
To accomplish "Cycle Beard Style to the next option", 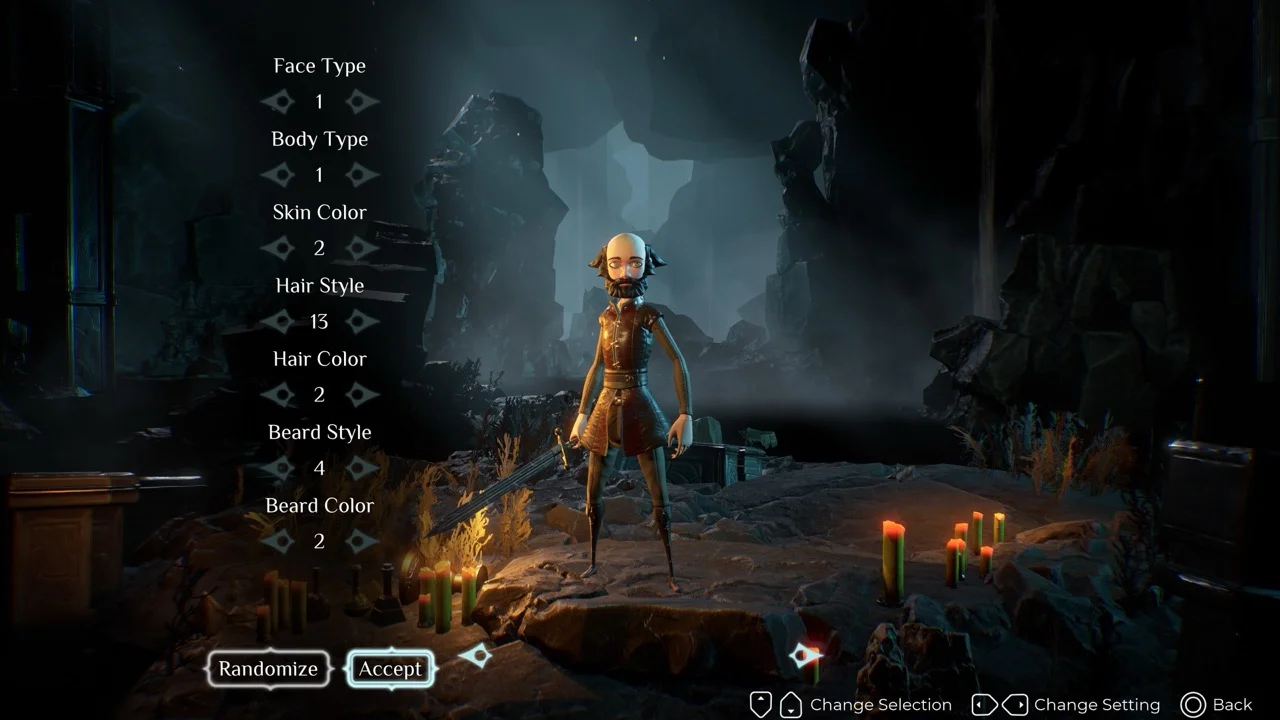I will (362, 468).
